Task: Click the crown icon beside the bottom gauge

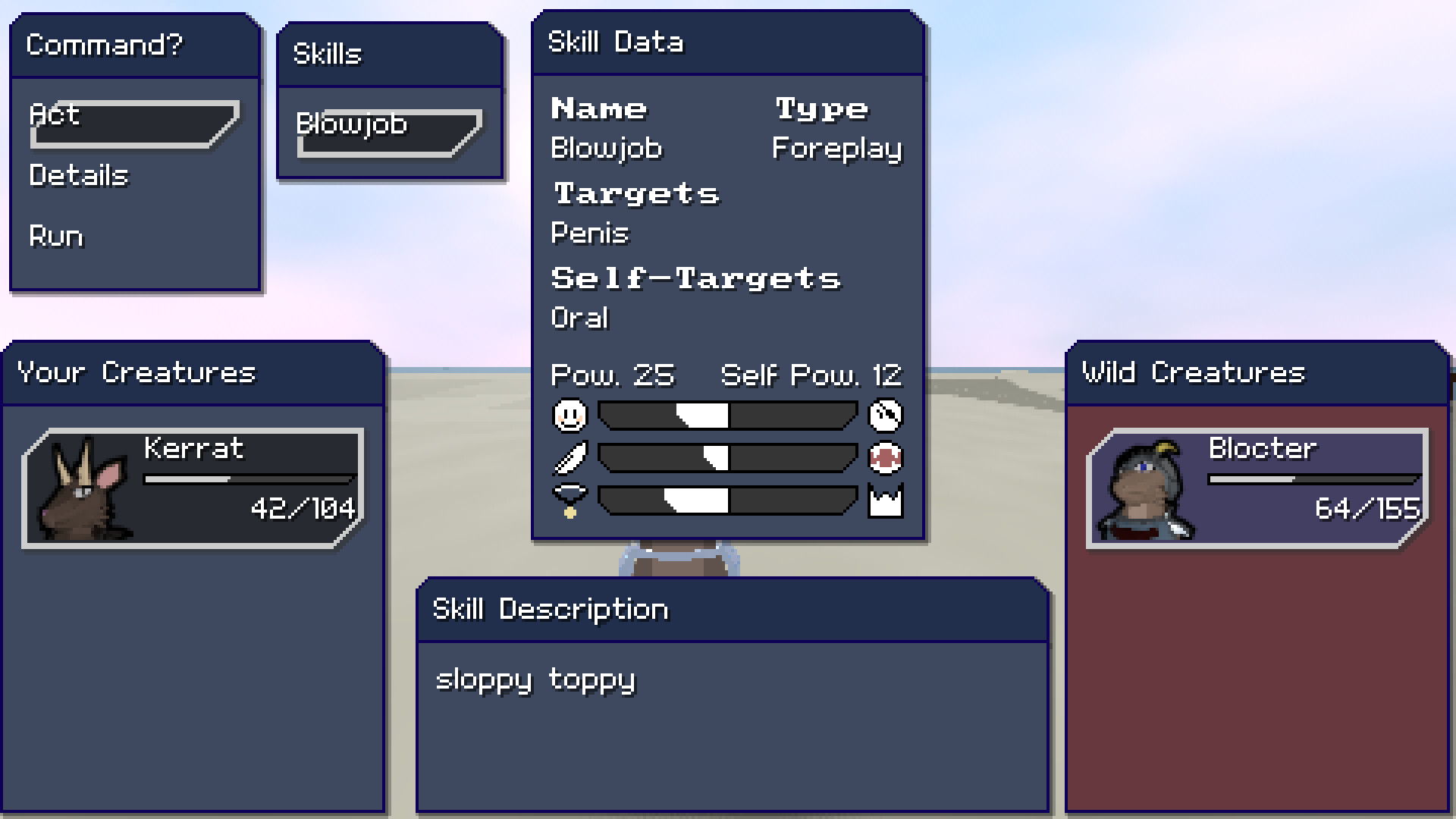Action: [887, 498]
